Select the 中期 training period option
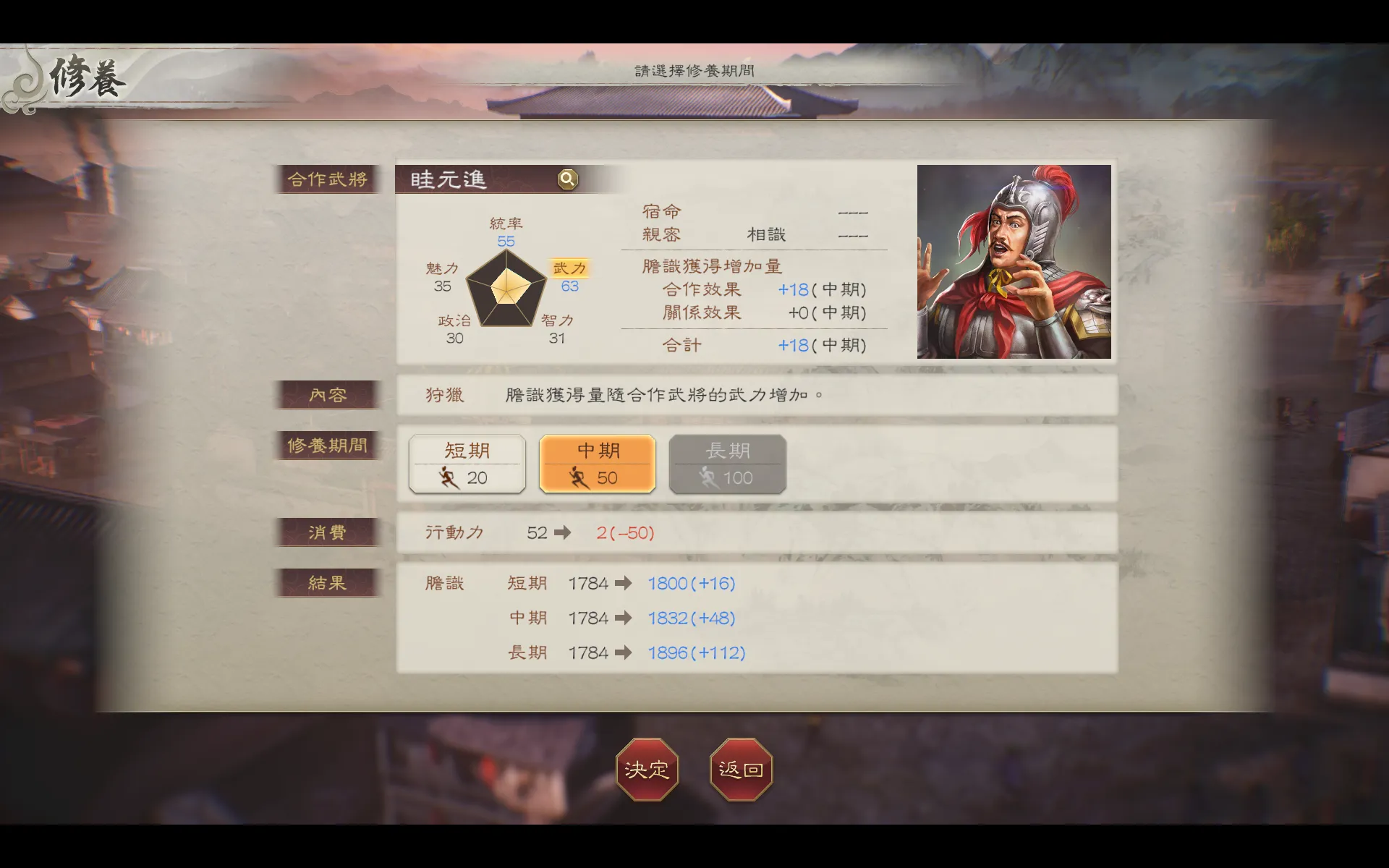The width and height of the screenshot is (1389, 868). pos(597,464)
